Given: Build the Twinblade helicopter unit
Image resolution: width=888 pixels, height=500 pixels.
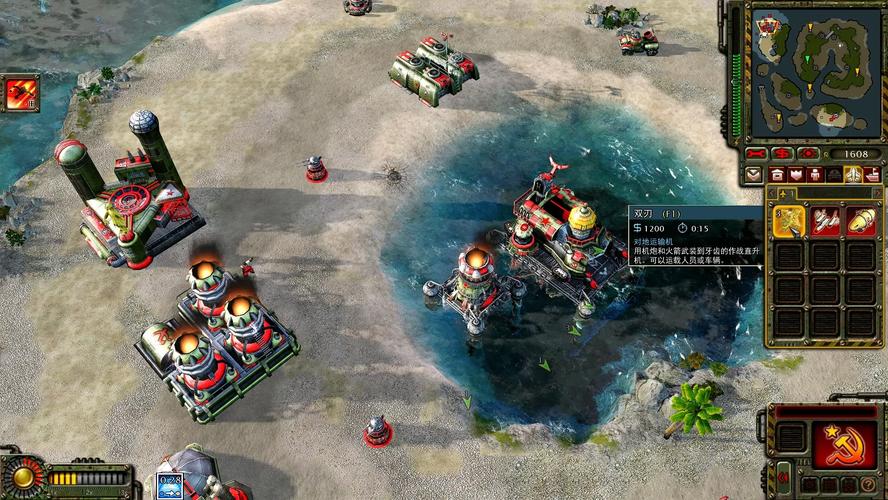Looking at the screenshot, I should pos(789,222).
